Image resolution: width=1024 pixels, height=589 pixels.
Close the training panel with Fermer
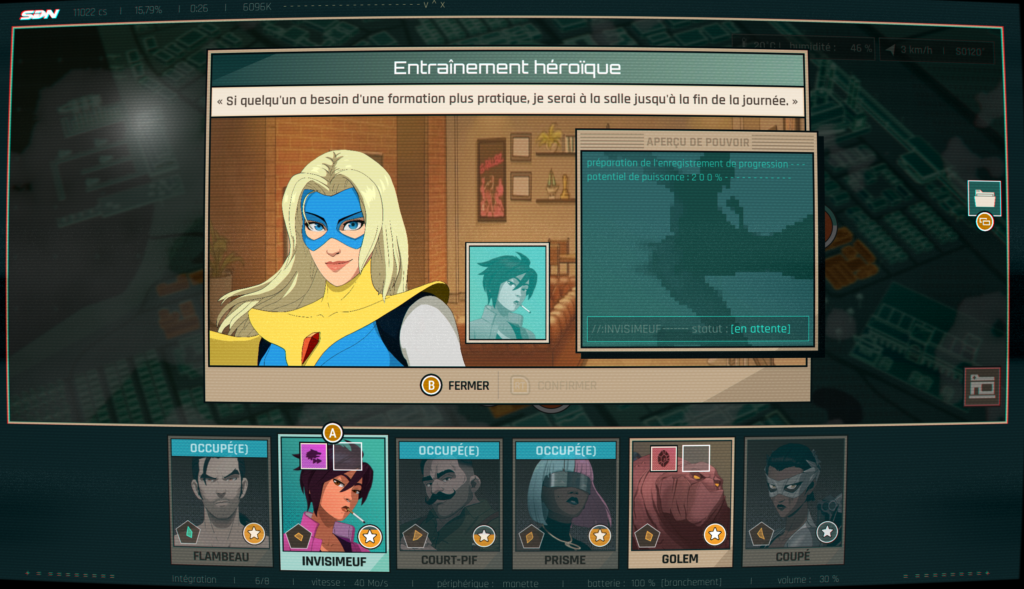[x=457, y=385]
